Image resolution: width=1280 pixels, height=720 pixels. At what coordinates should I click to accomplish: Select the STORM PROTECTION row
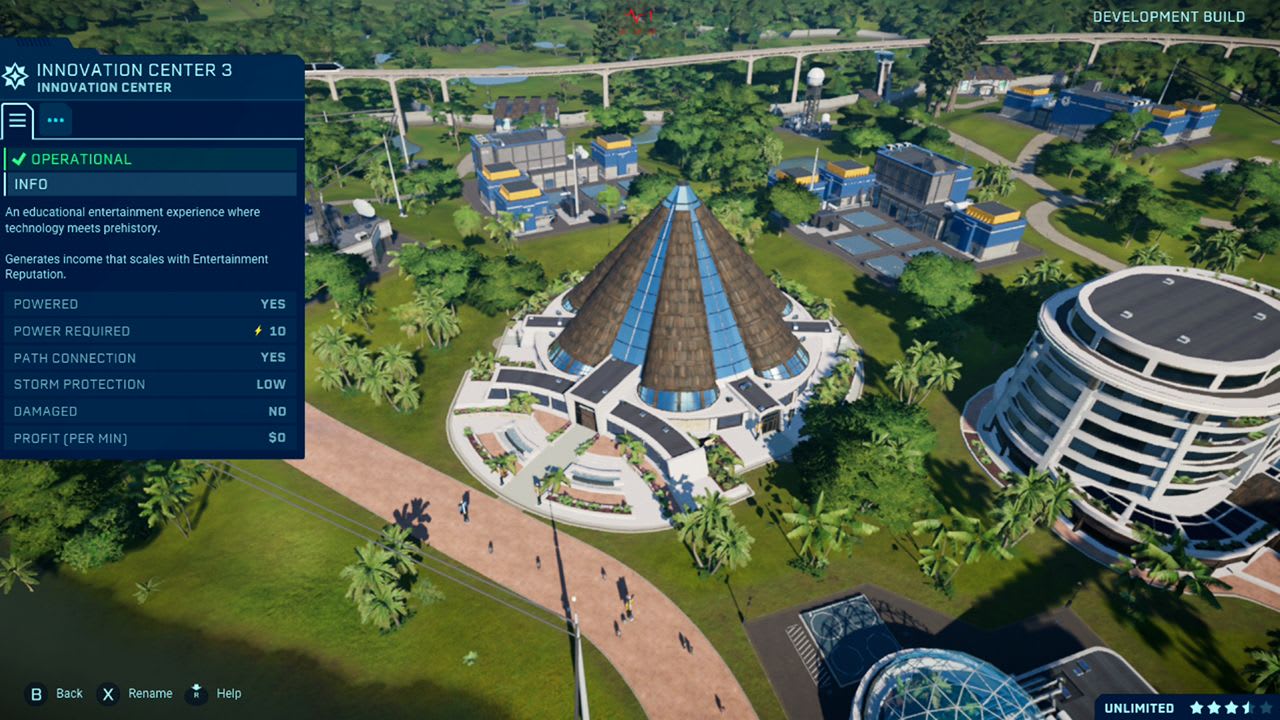click(x=150, y=384)
